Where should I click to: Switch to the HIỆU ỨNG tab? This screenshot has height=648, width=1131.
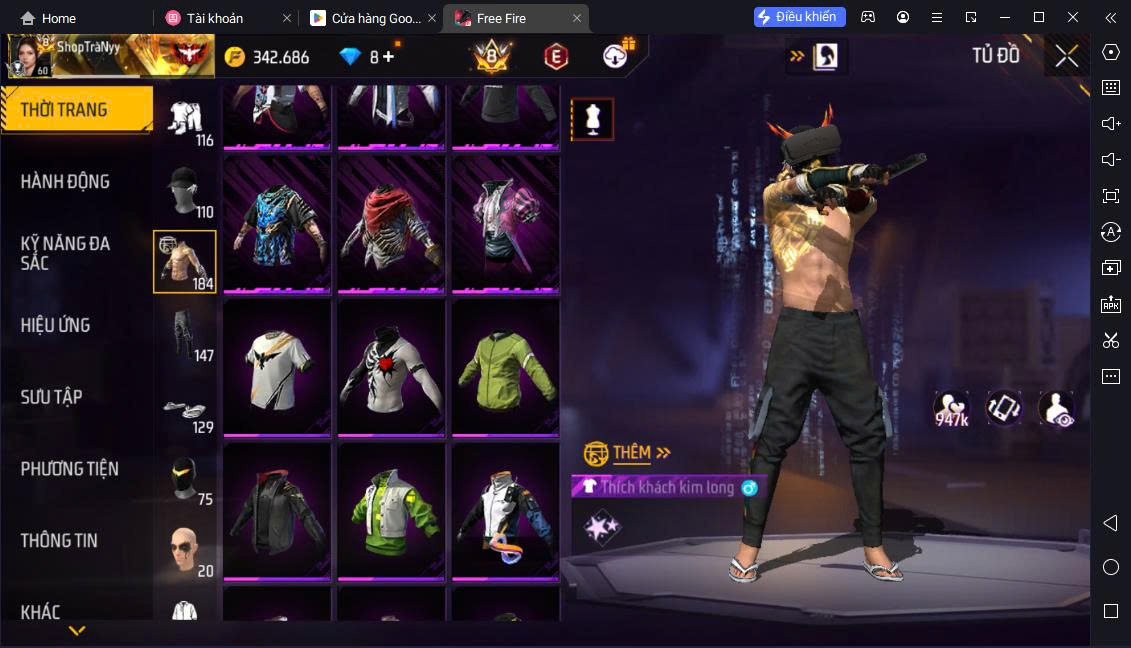coord(56,325)
